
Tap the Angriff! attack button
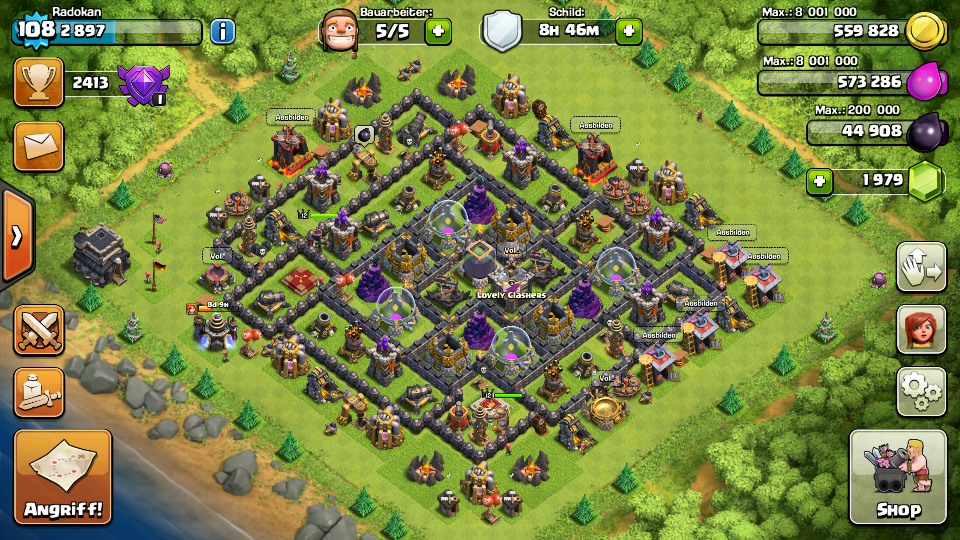click(63, 478)
